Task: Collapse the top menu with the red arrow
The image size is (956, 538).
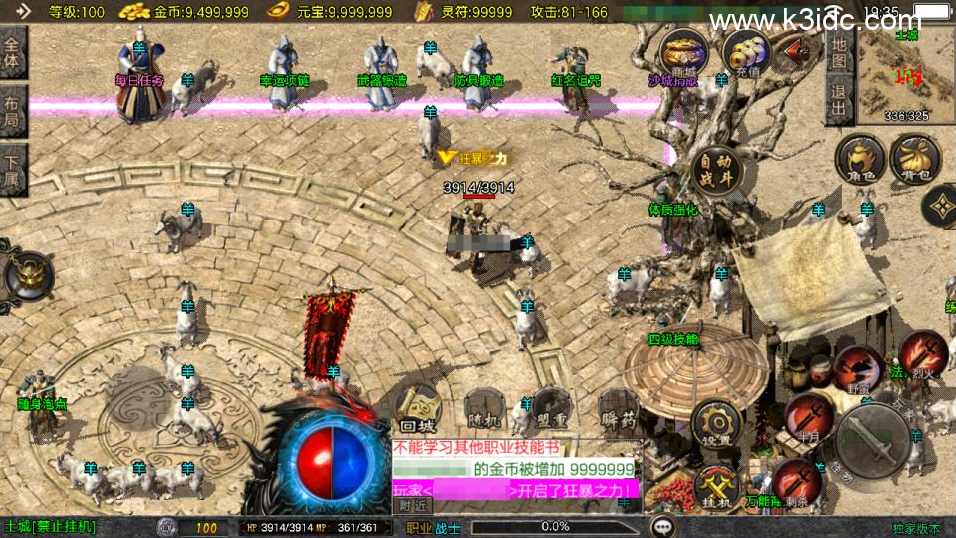Action: [x=799, y=50]
